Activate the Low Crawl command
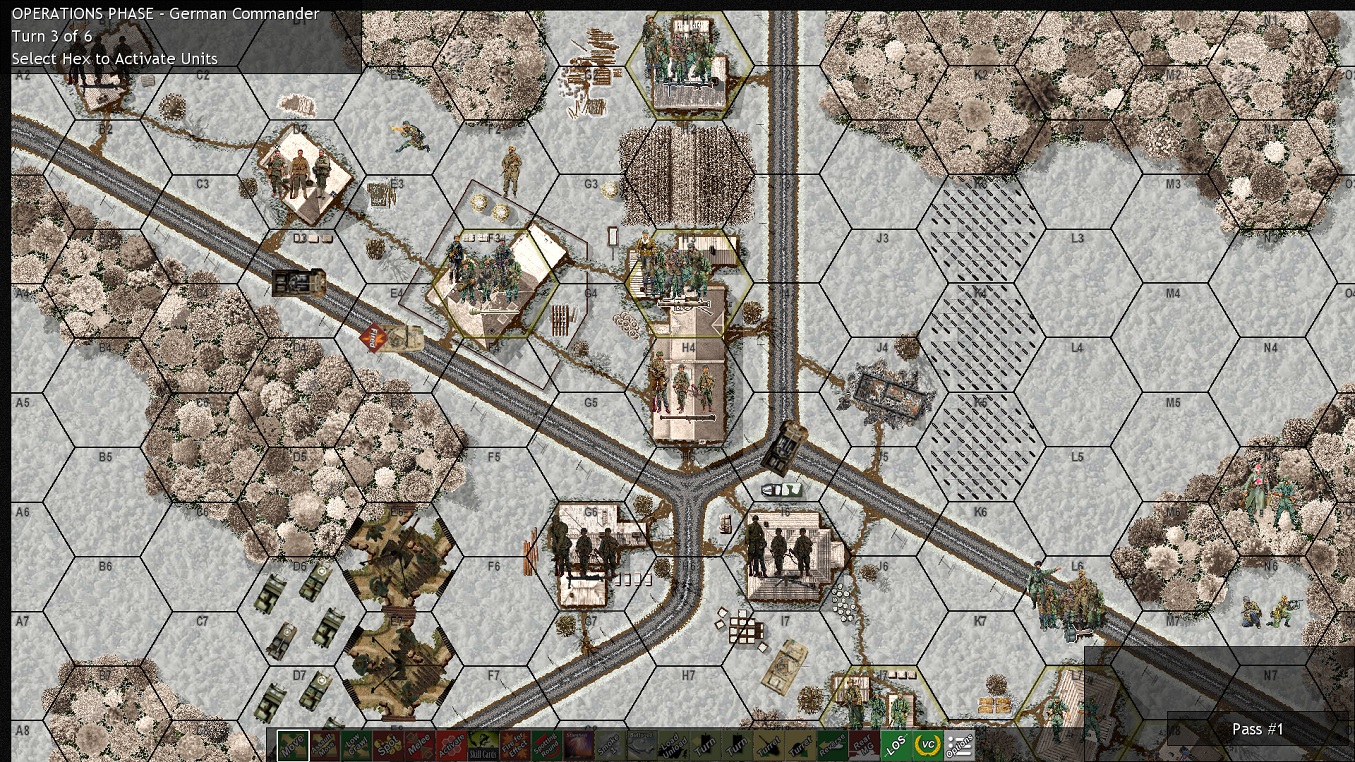Image resolution: width=1355 pixels, height=762 pixels. [x=354, y=744]
